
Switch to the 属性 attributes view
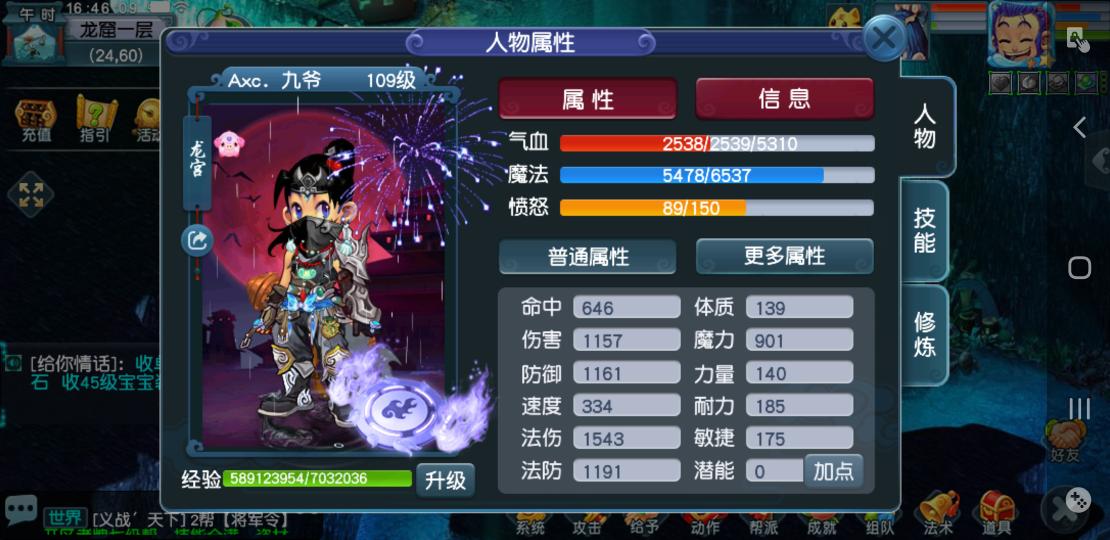pos(588,99)
